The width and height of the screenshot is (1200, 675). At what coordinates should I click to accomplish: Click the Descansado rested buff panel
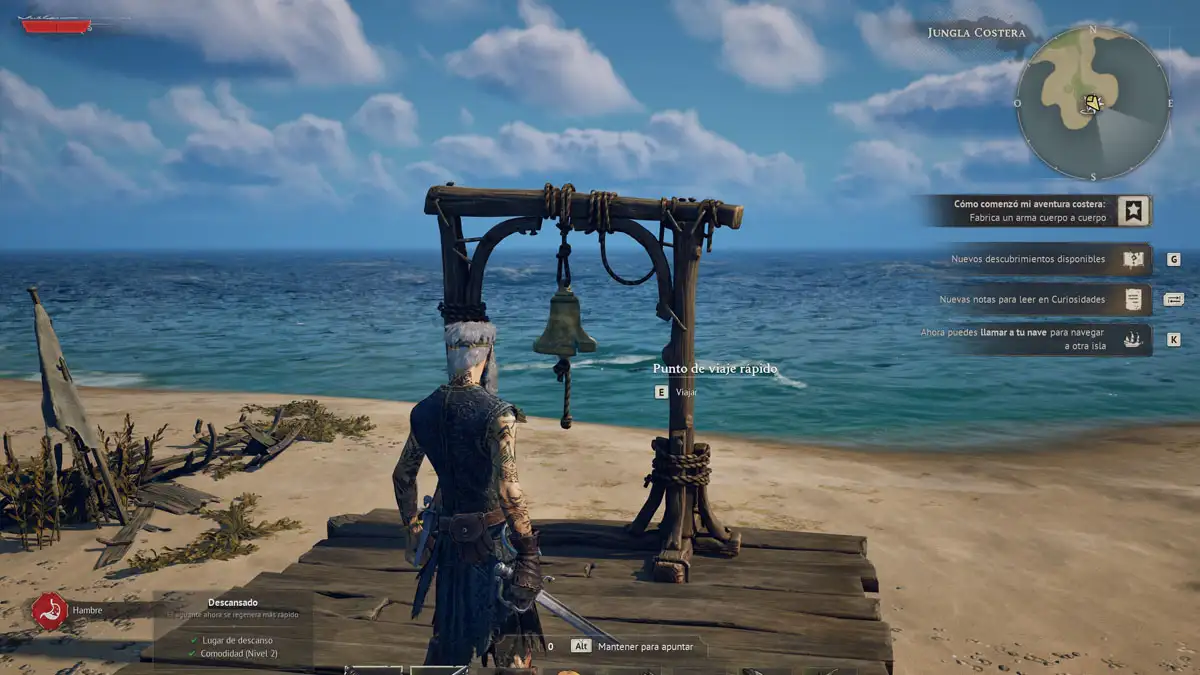(x=233, y=627)
